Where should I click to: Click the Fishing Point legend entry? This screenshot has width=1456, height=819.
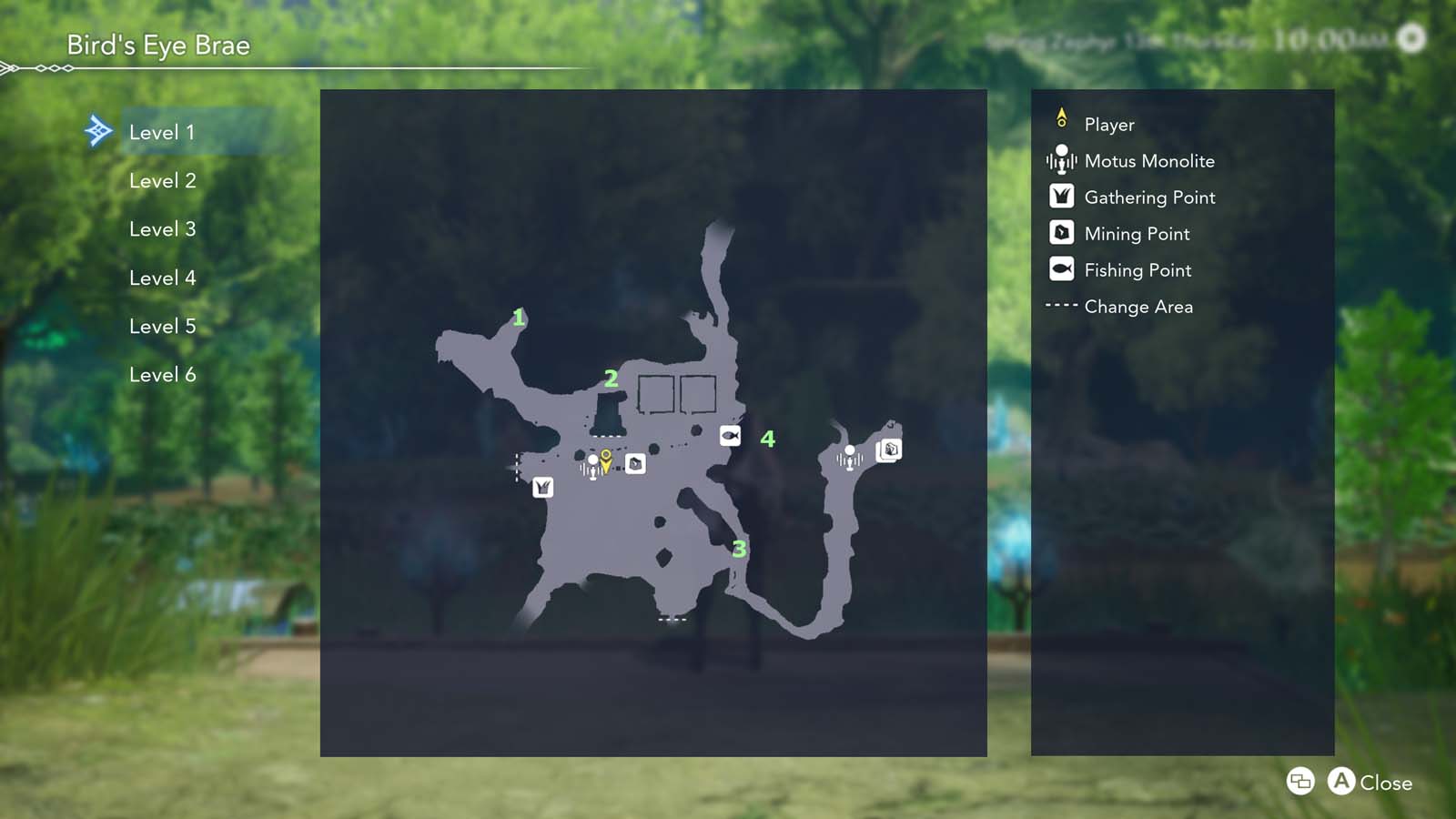(x=1137, y=270)
